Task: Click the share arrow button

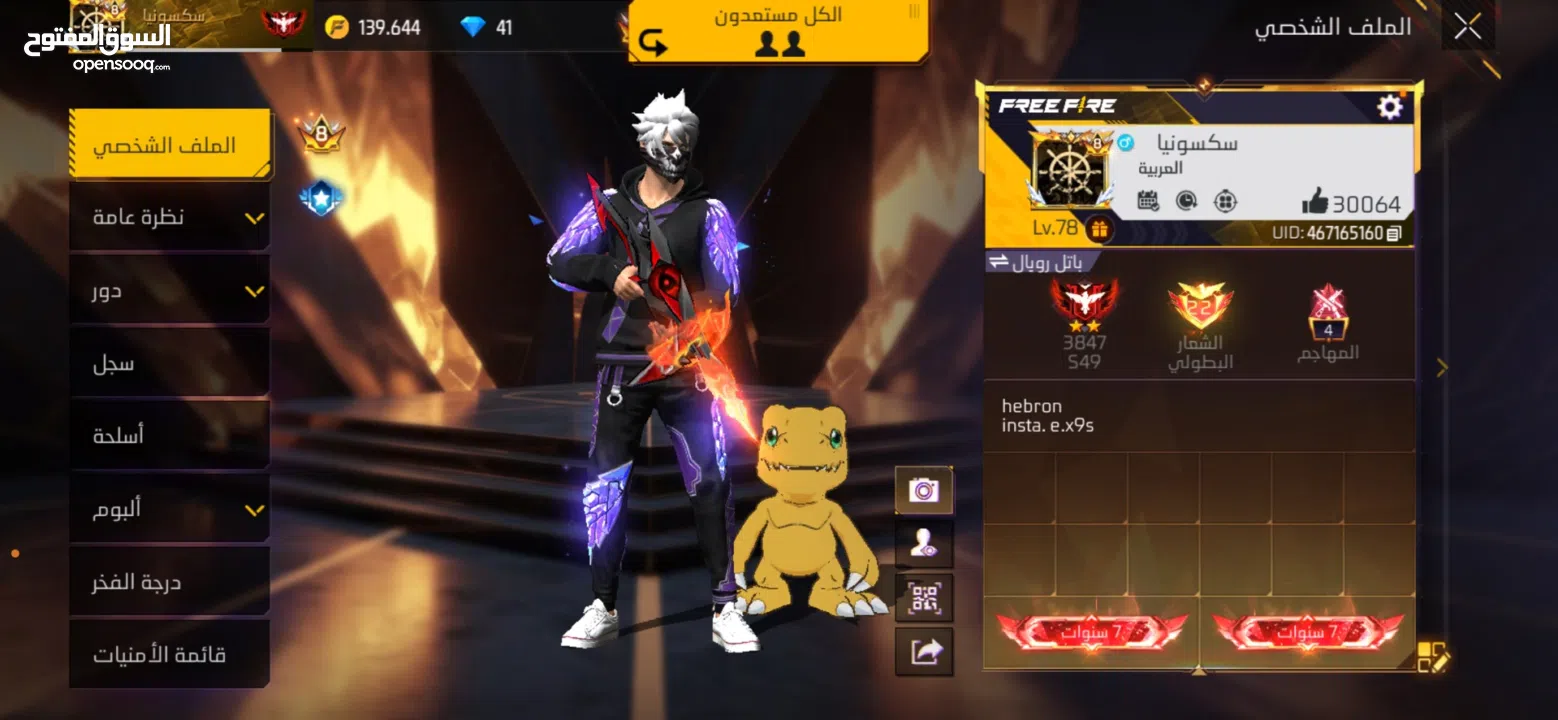Action: click(x=923, y=652)
